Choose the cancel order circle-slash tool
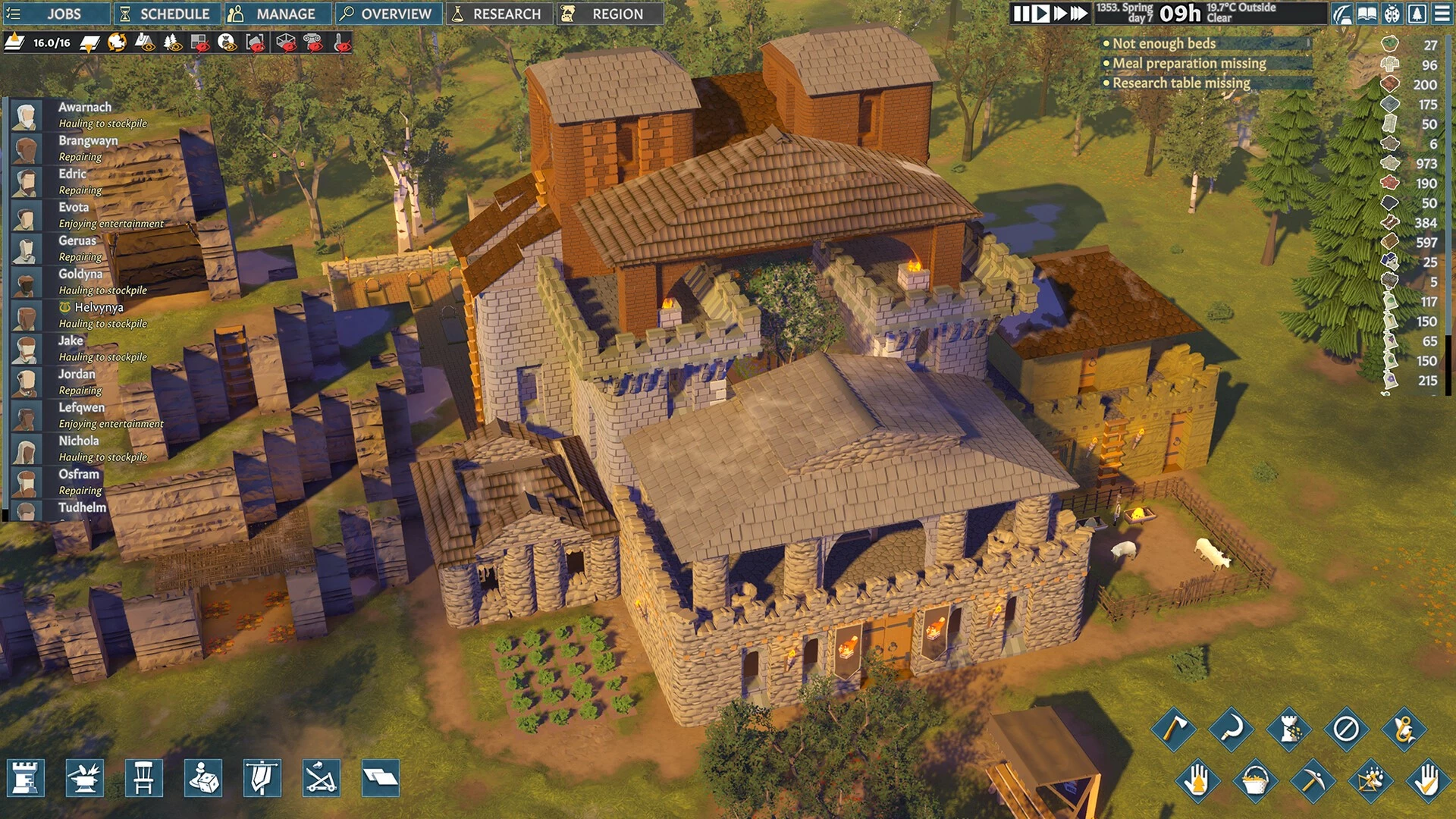1456x819 pixels. pos(1346,730)
